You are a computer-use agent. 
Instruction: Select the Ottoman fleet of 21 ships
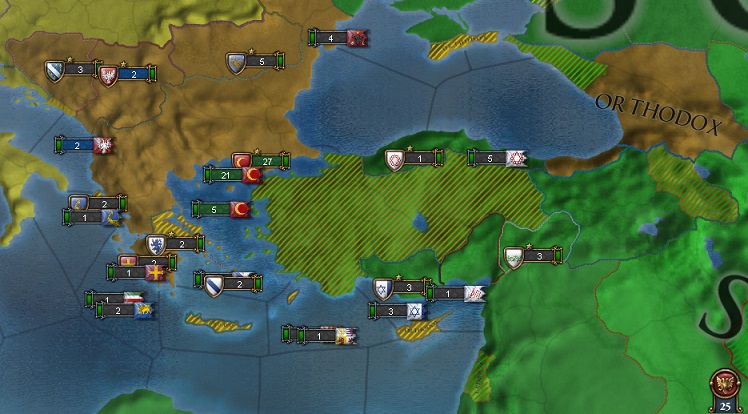click(x=233, y=175)
